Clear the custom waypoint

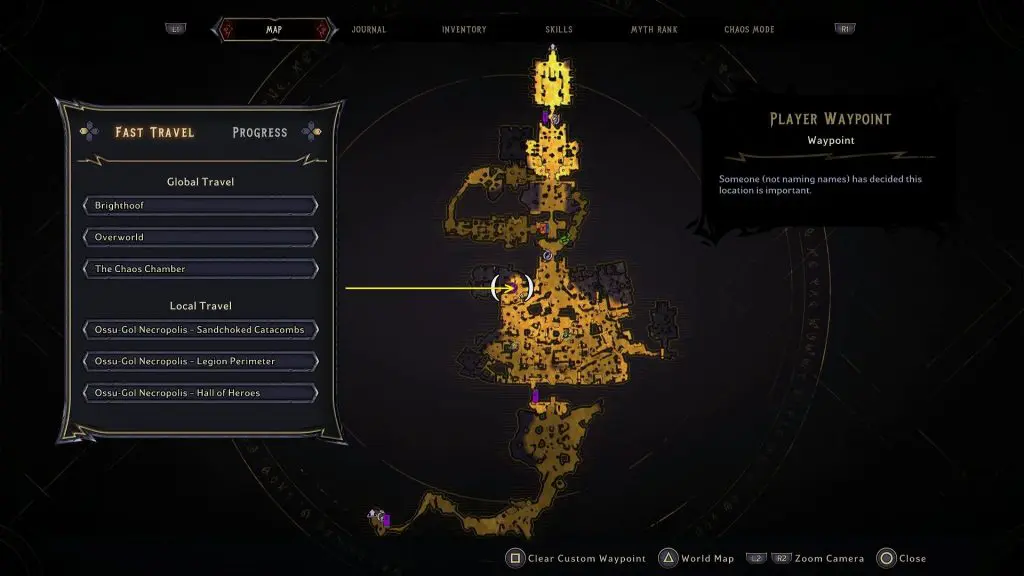[x=576, y=558]
